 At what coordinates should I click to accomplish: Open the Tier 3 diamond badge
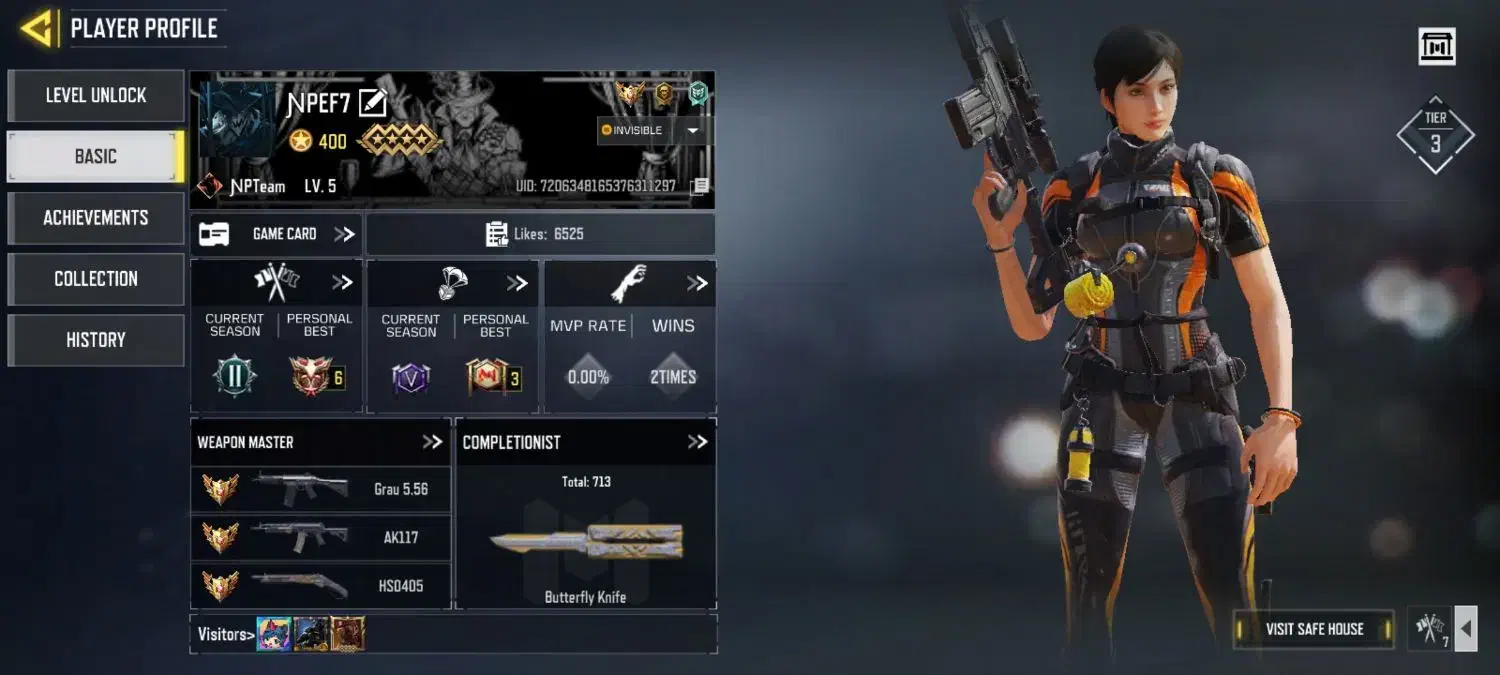(1435, 136)
